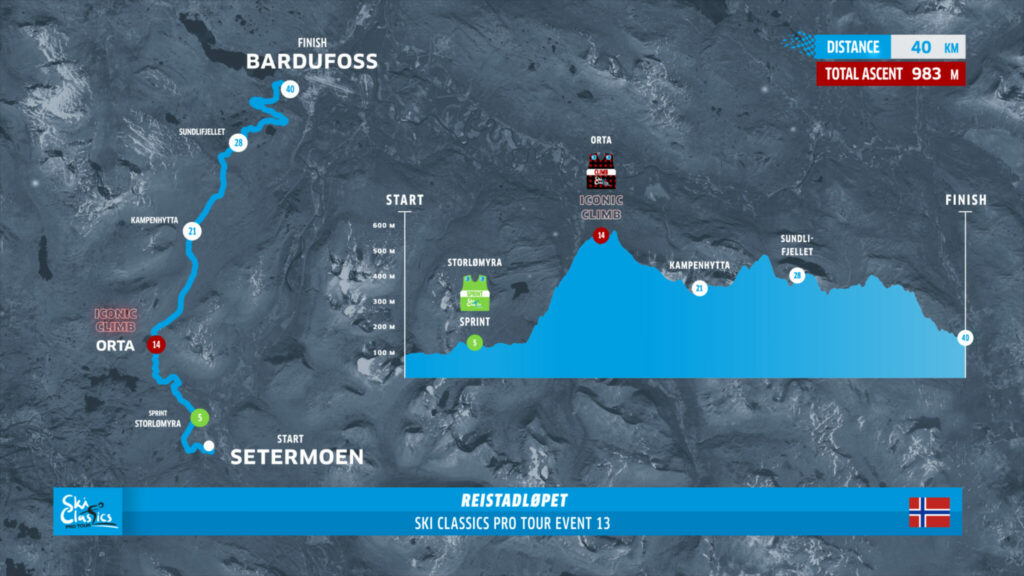Select the Sundlifjellet 28 km marker on the route map
Image resolution: width=1024 pixels, height=576 pixels.
tap(237, 143)
